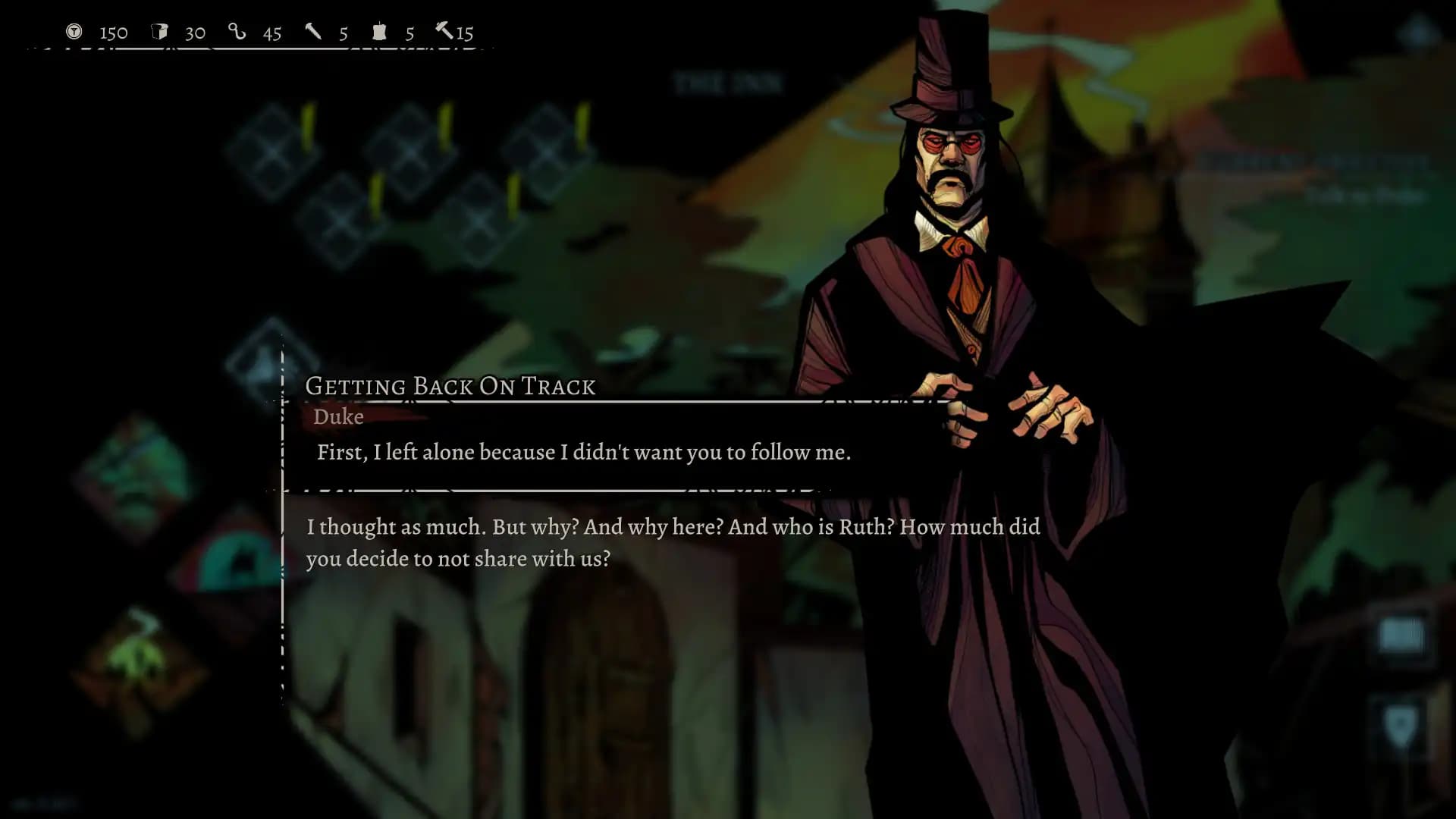This screenshot has width=1456, height=819.
Task: Collapse the dialogue response panel
Action: 675,542
